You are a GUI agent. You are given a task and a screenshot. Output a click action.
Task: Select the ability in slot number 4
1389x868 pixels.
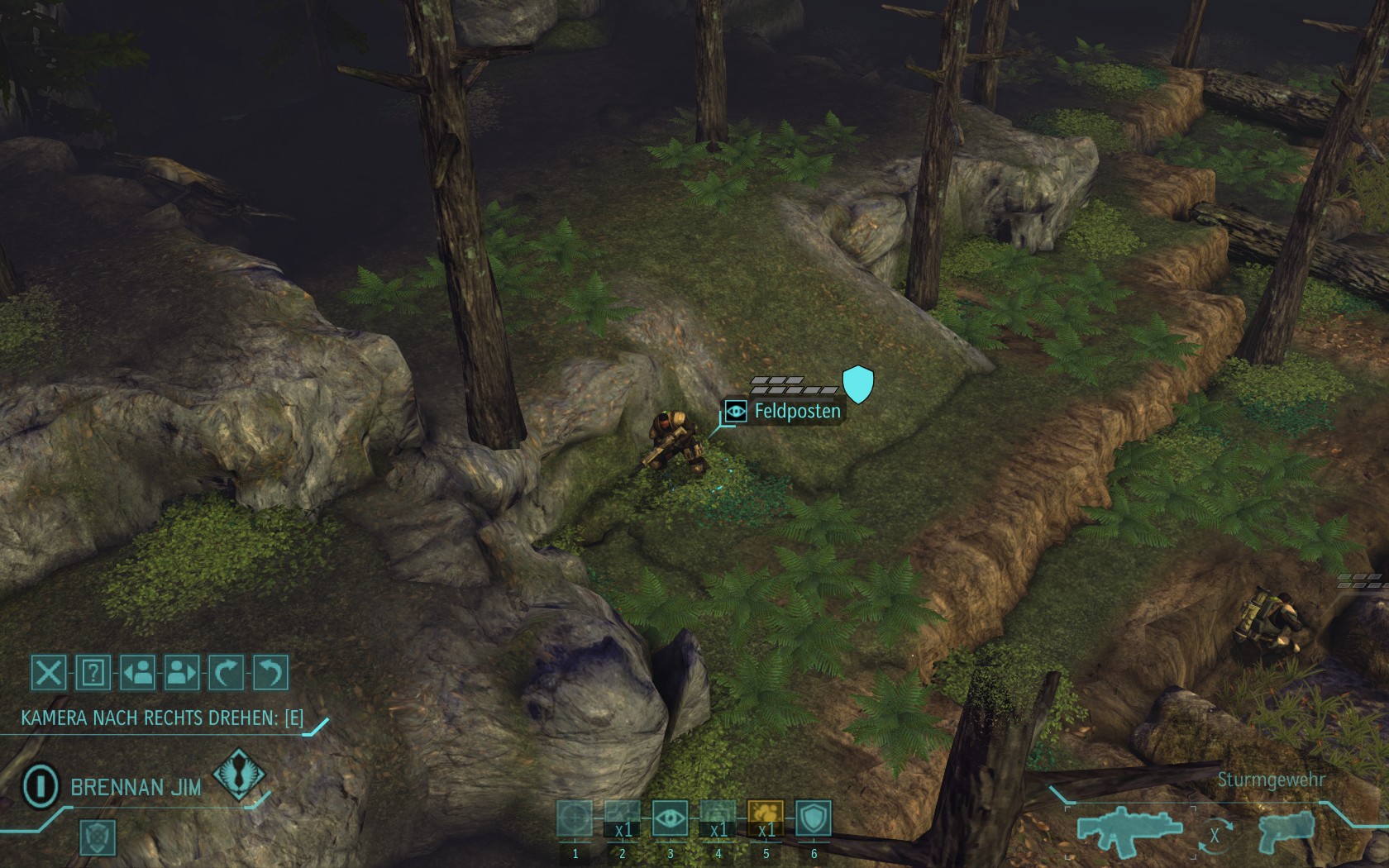tap(718, 819)
